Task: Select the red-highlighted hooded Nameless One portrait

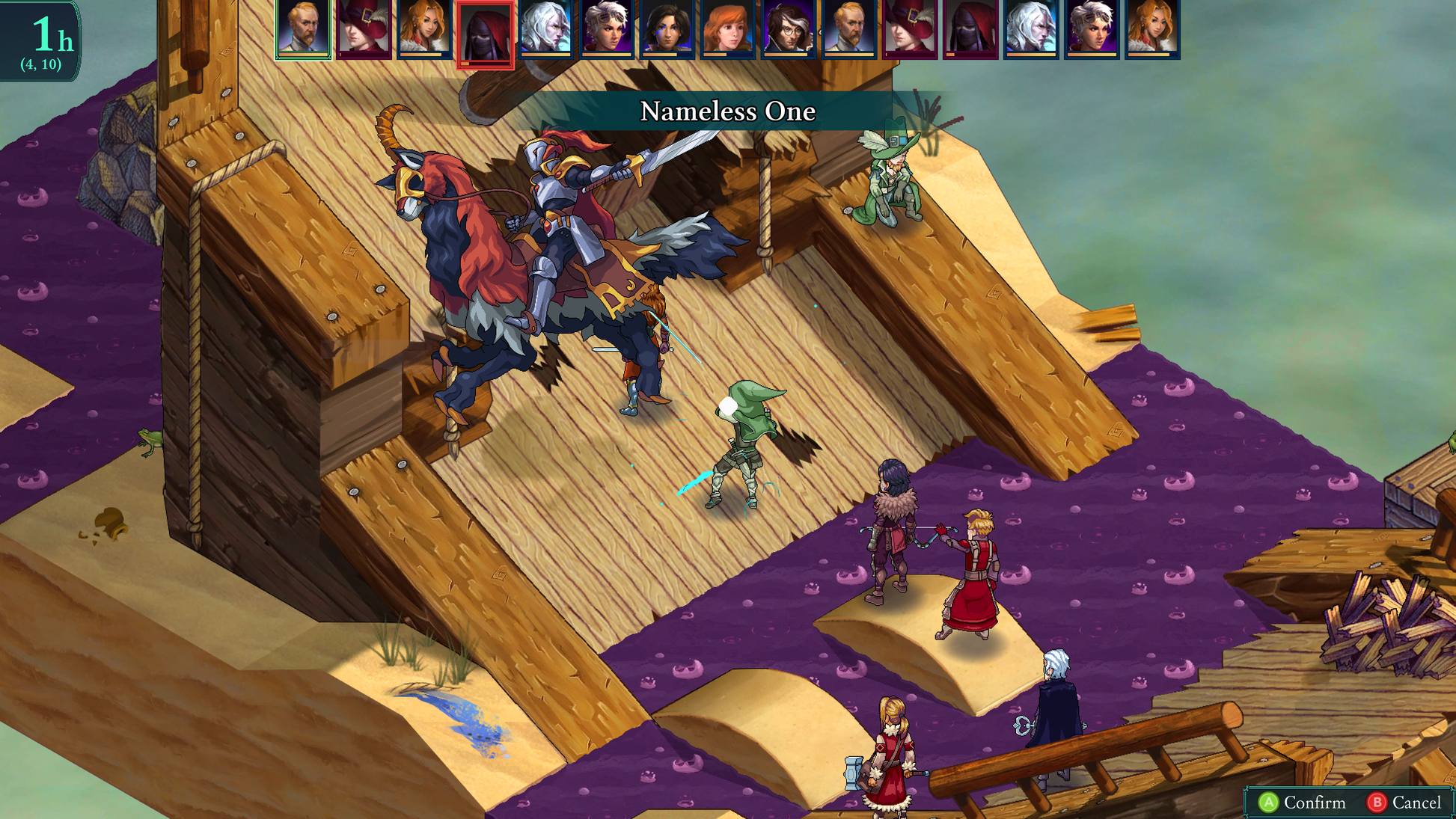Action: tap(485, 34)
